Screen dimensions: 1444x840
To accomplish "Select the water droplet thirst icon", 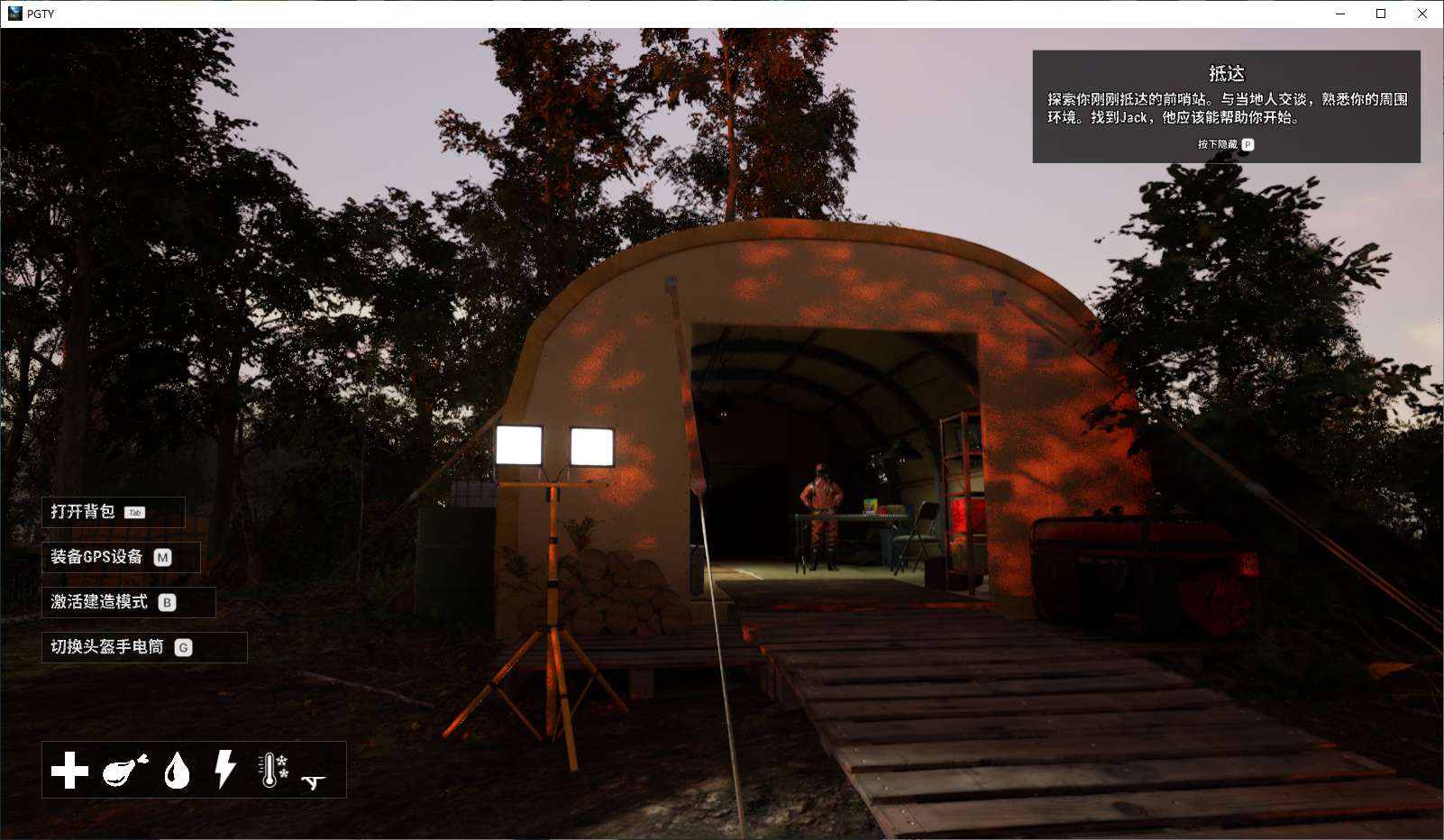I will (x=176, y=771).
